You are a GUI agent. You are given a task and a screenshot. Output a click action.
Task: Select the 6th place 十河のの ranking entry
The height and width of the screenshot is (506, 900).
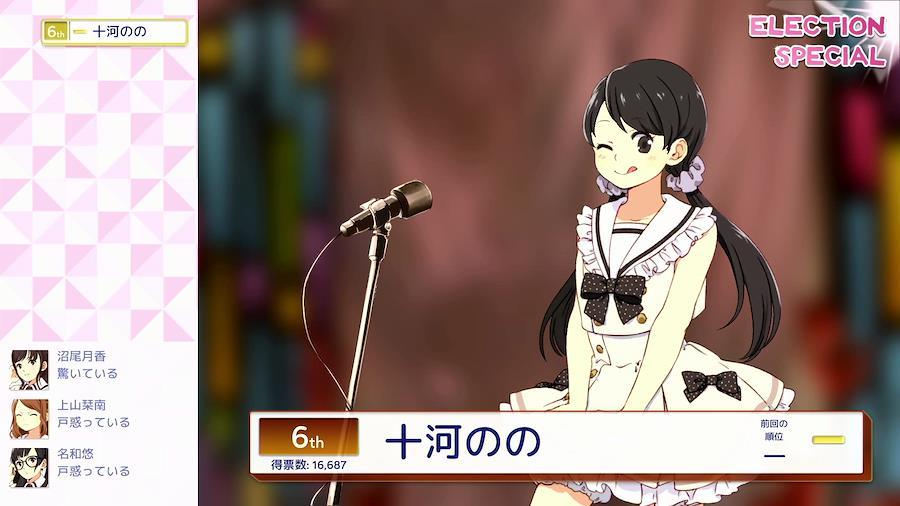pyautogui.click(x=114, y=32)
